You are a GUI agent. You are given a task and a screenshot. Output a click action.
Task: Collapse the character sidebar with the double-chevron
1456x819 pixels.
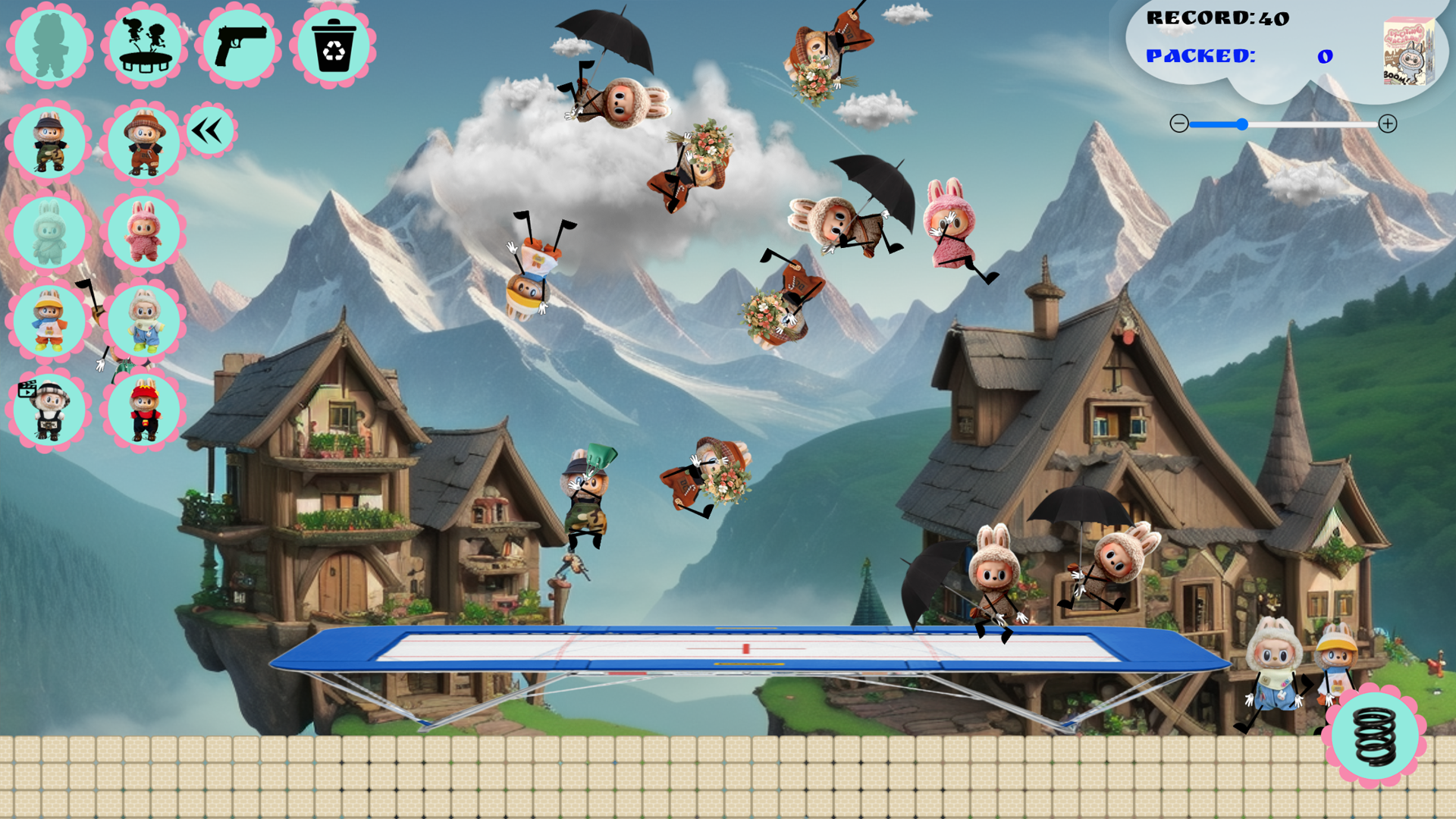coord(210,129)
